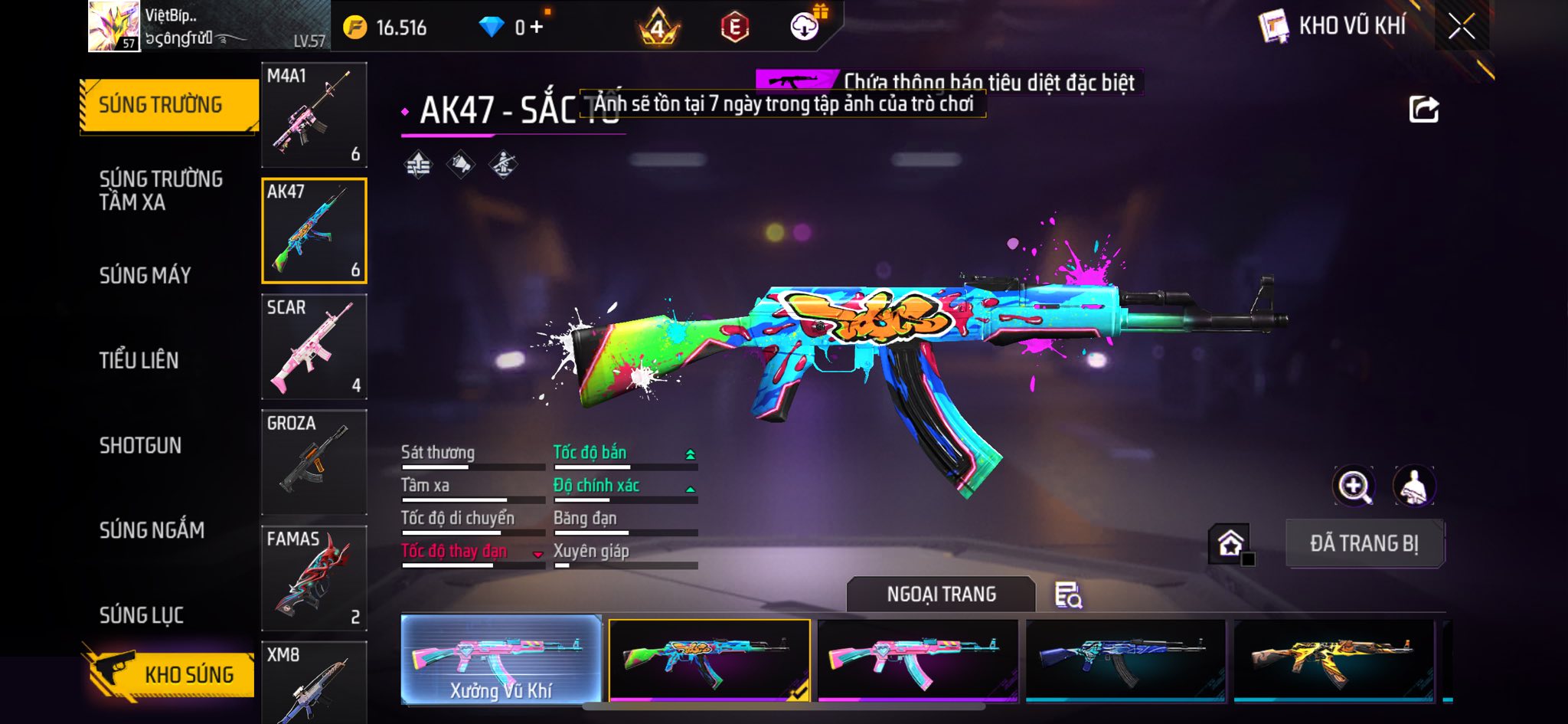Click the share icon
Screen dimensions: 1568x724
(1423, 110)
